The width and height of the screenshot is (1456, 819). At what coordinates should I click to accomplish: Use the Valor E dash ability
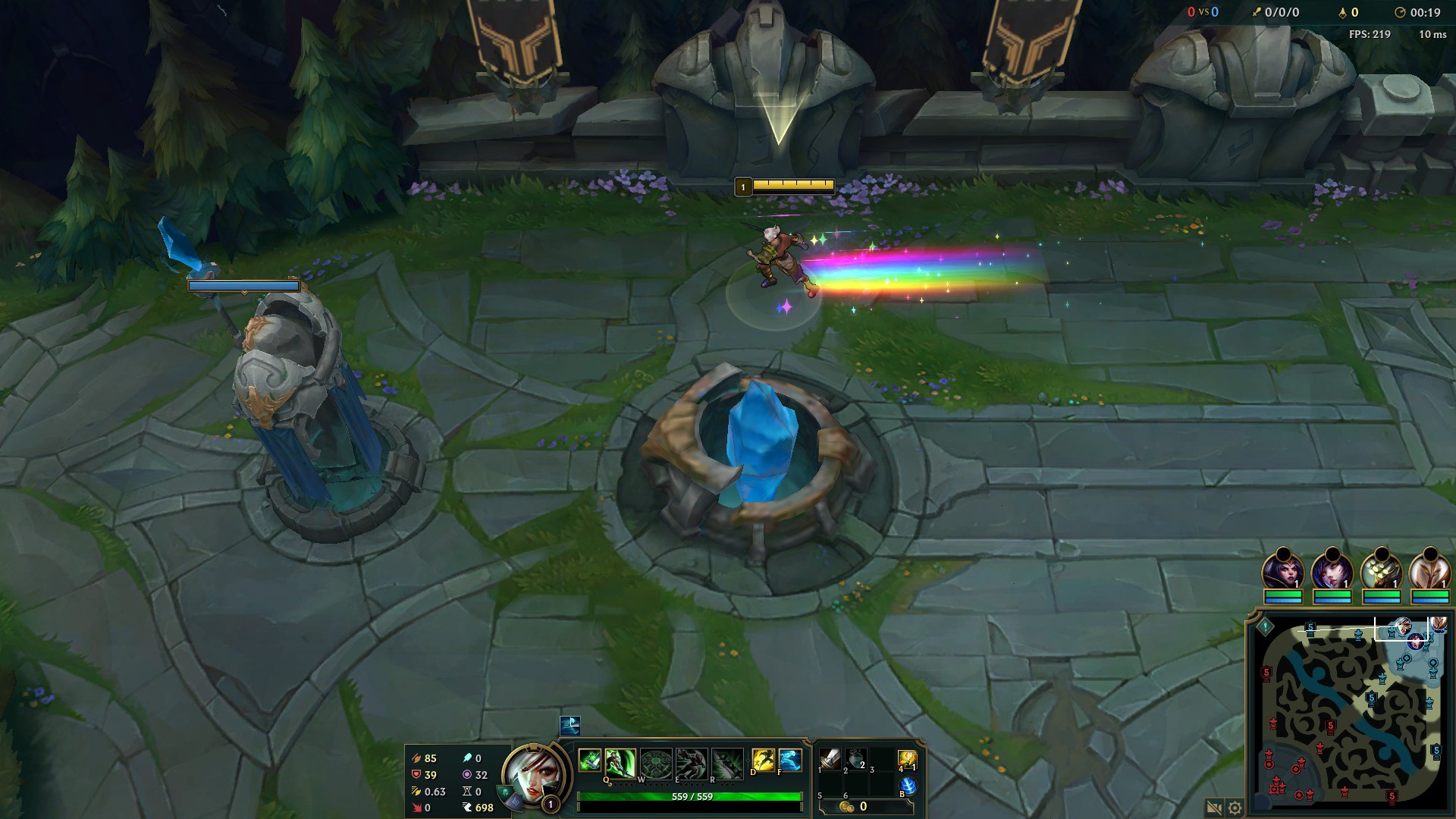(x=691, y=761)
